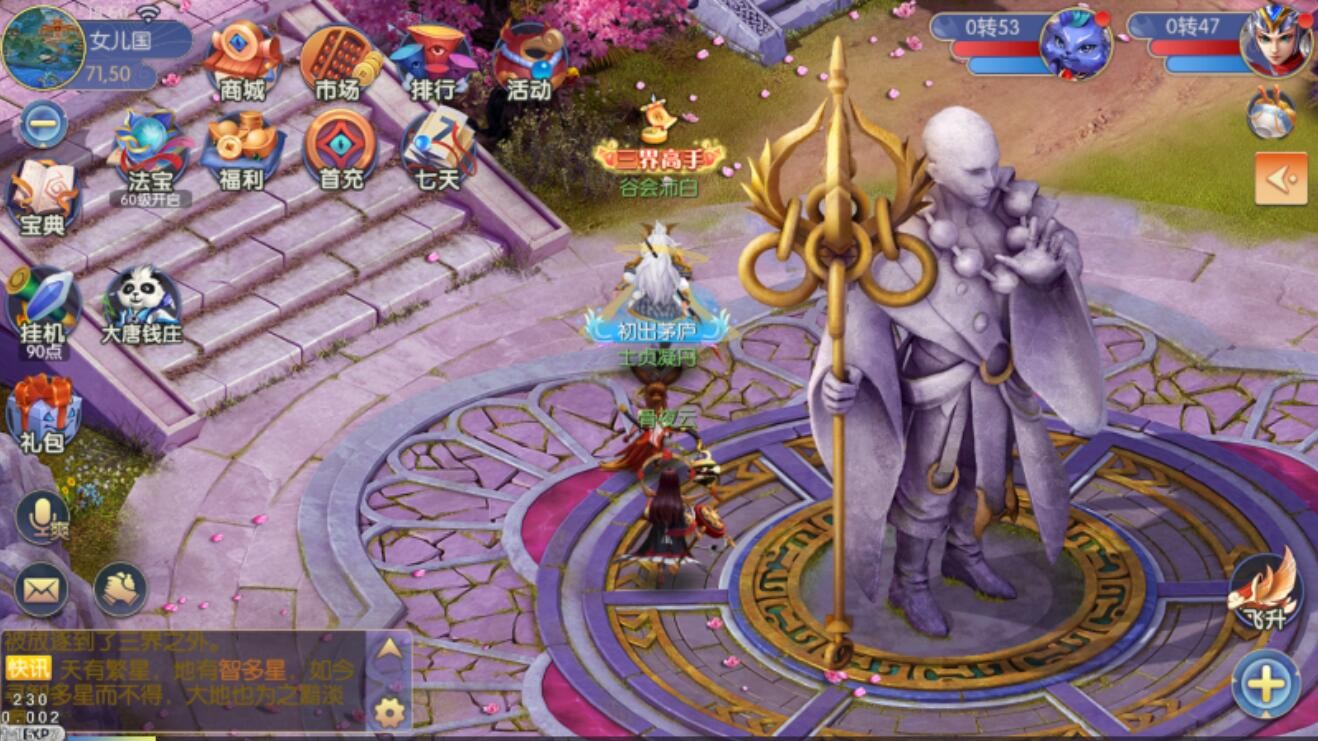The image size is (1318, 741).
Task: Open the mail envelope inbox
Action: click(41, 590)
